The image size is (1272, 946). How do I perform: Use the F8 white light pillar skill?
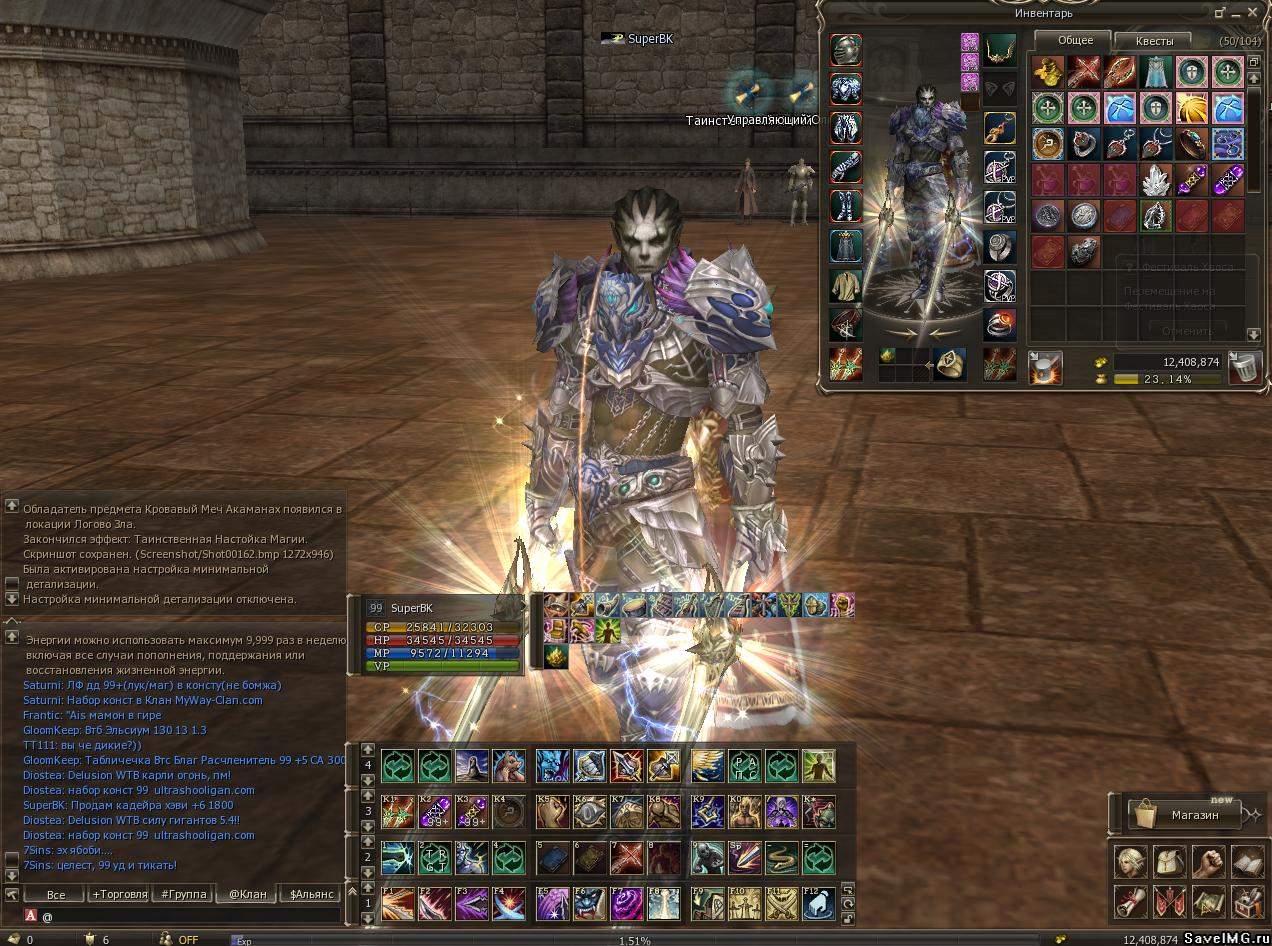coord(664,903)
